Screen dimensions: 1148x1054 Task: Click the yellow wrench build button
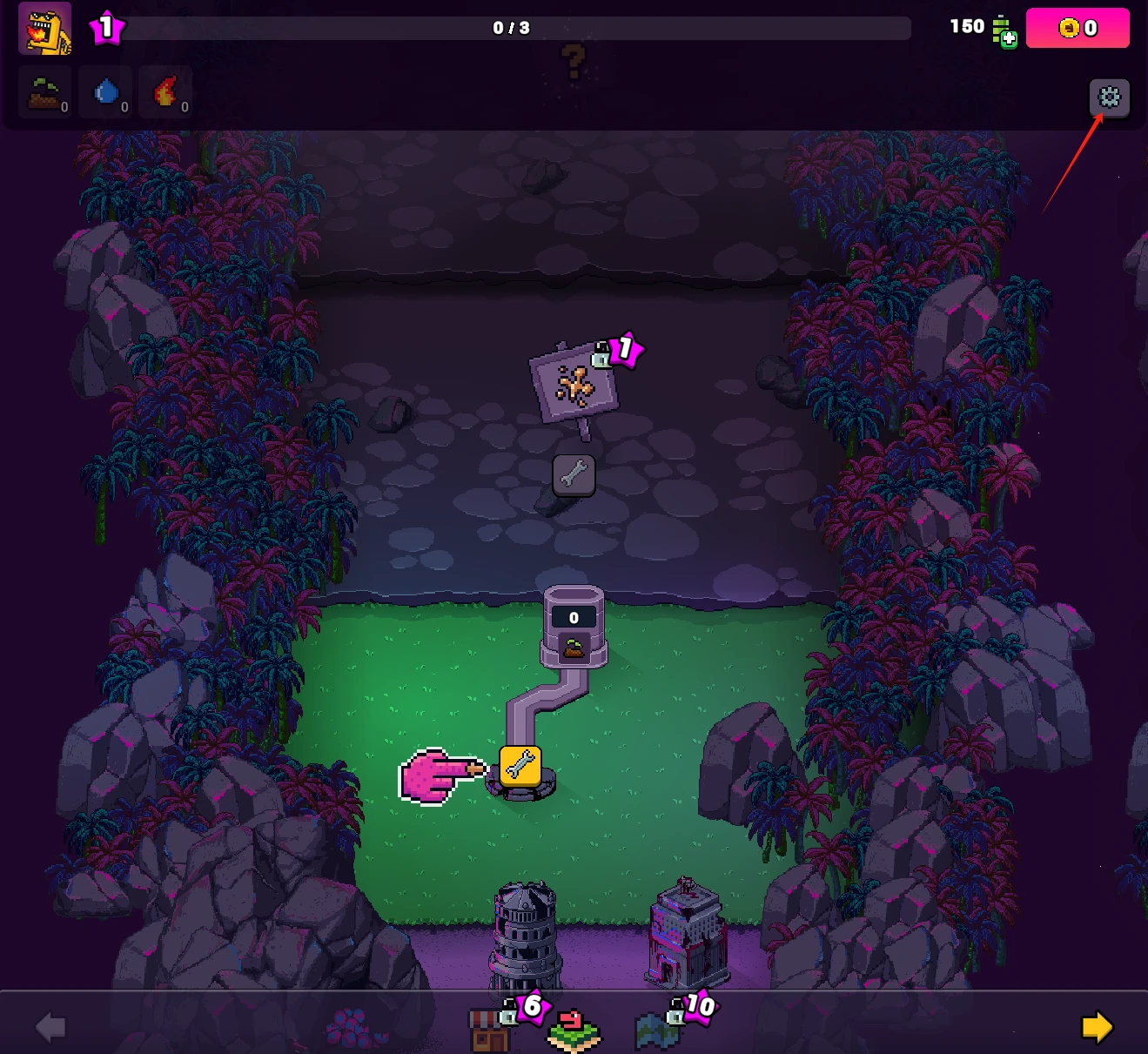pyautogui.click(x=520, y=766)
